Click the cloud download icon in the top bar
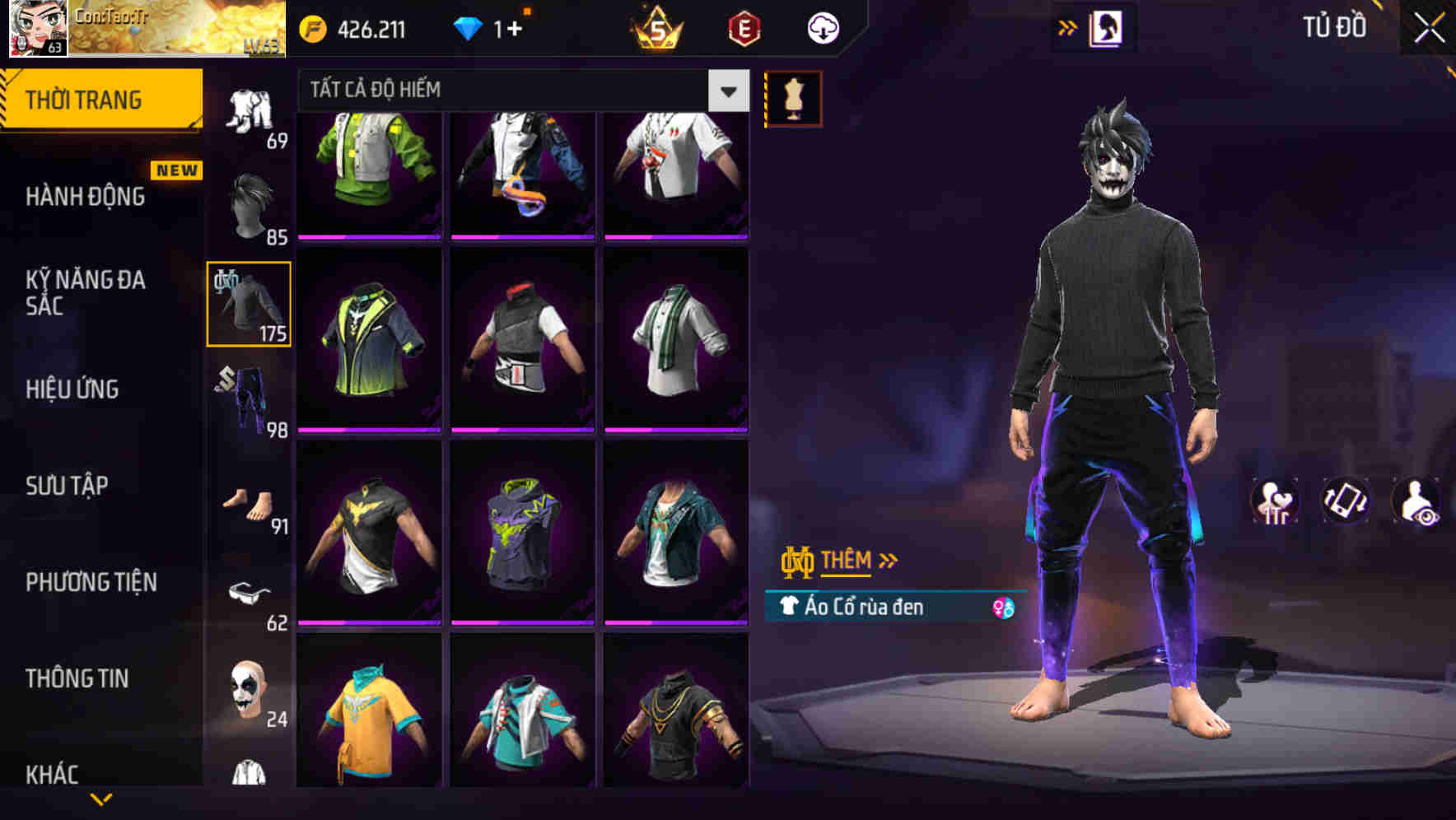 pyautogui.click(x=823, y=27)
